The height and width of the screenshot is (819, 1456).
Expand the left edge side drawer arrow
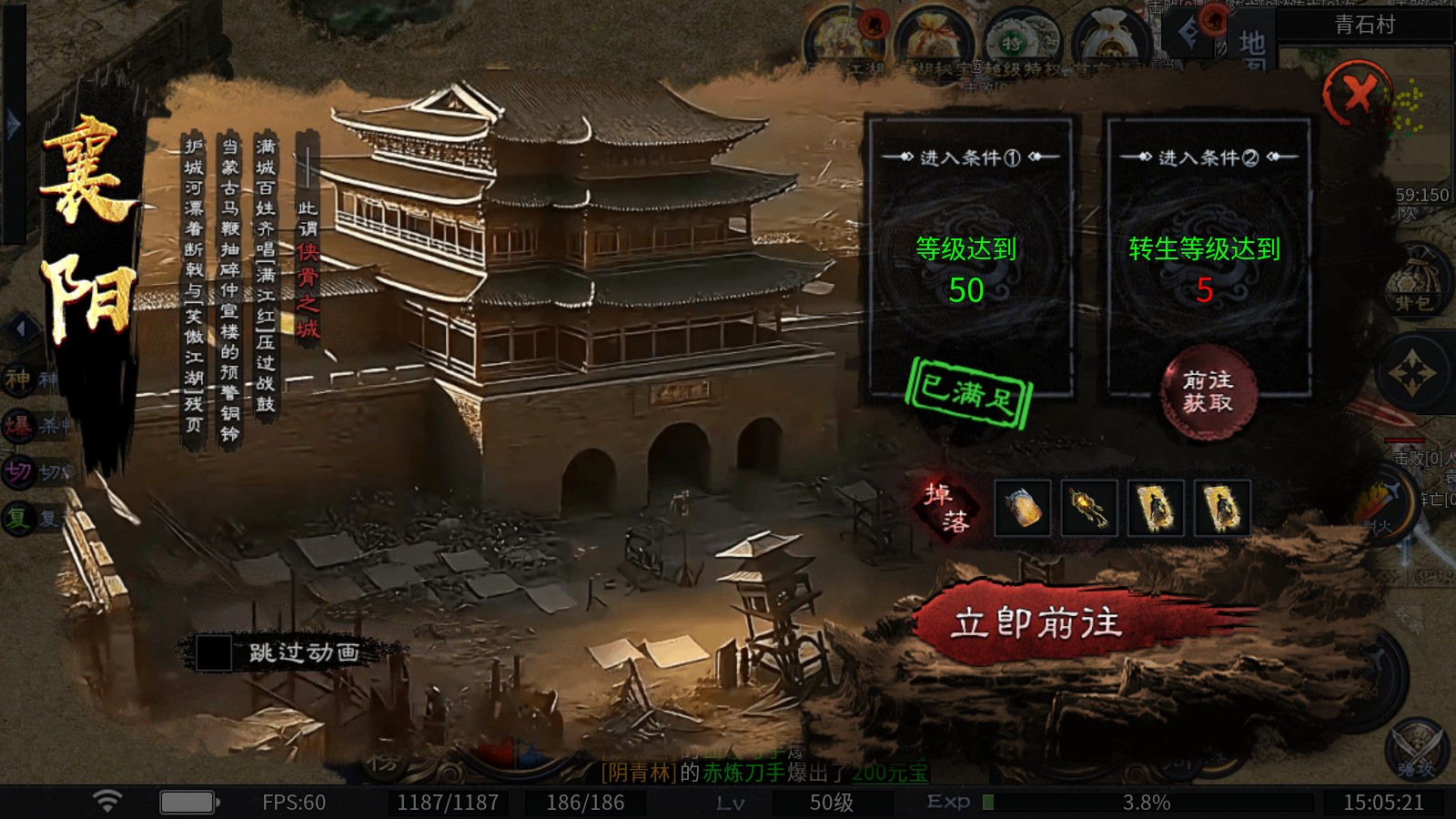(x=13, y=124)
